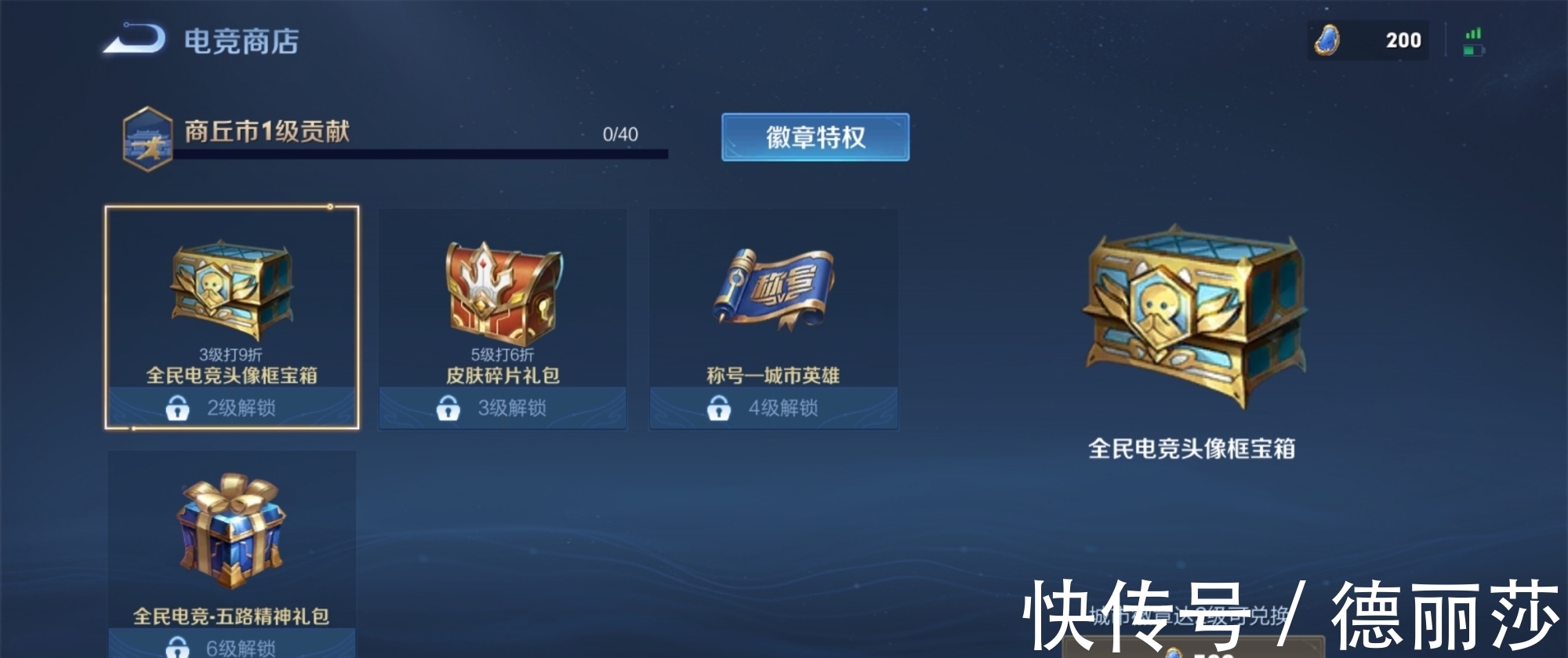Click the 0/40 contribution progress bar
1568x658 pixels.
click(x=423, y=152)
